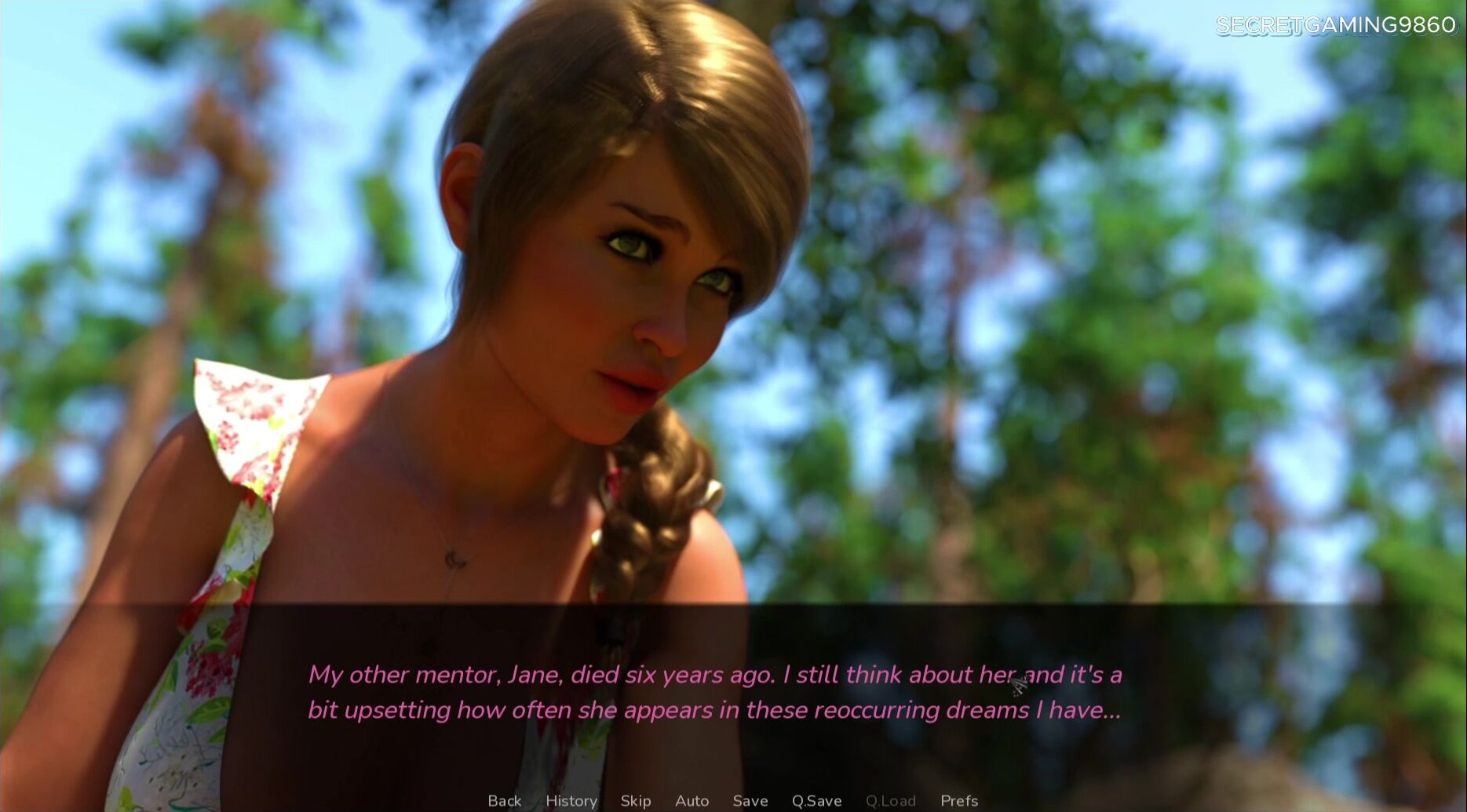This screenshot has width=1467, height=812.
Task: Open the dialogue History log
Action: point(571,800)
